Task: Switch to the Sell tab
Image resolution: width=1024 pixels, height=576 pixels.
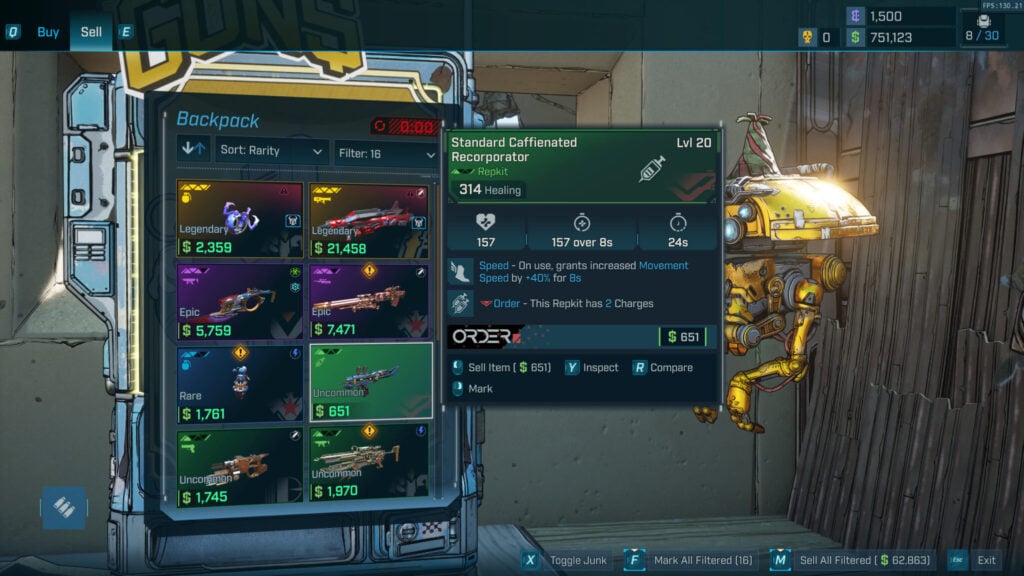Action: (x=91, y=32)
